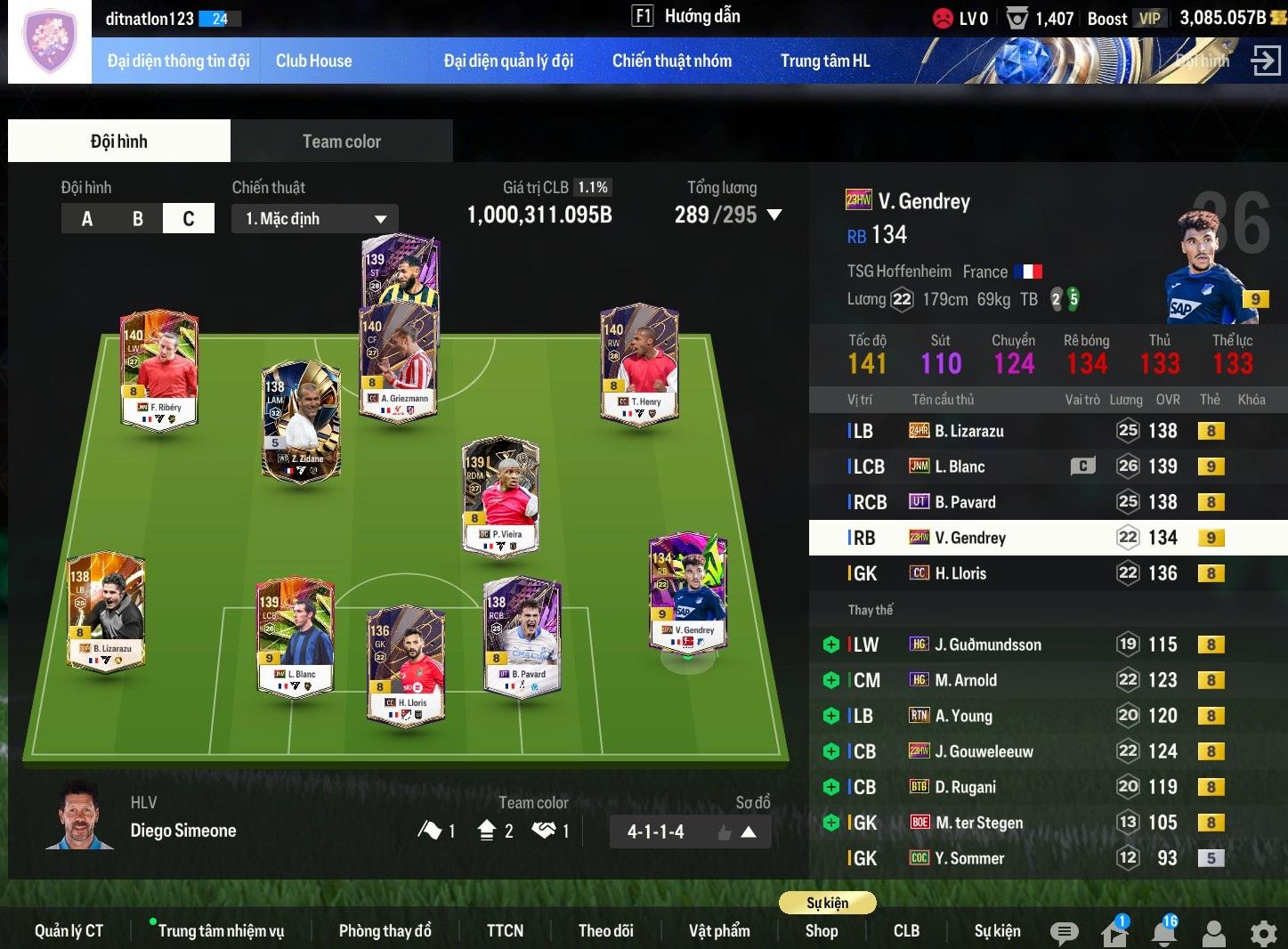Open the Chiến thuật tactics dropdown
Viewport: 1288px width, 949px height.
(315, 218)
